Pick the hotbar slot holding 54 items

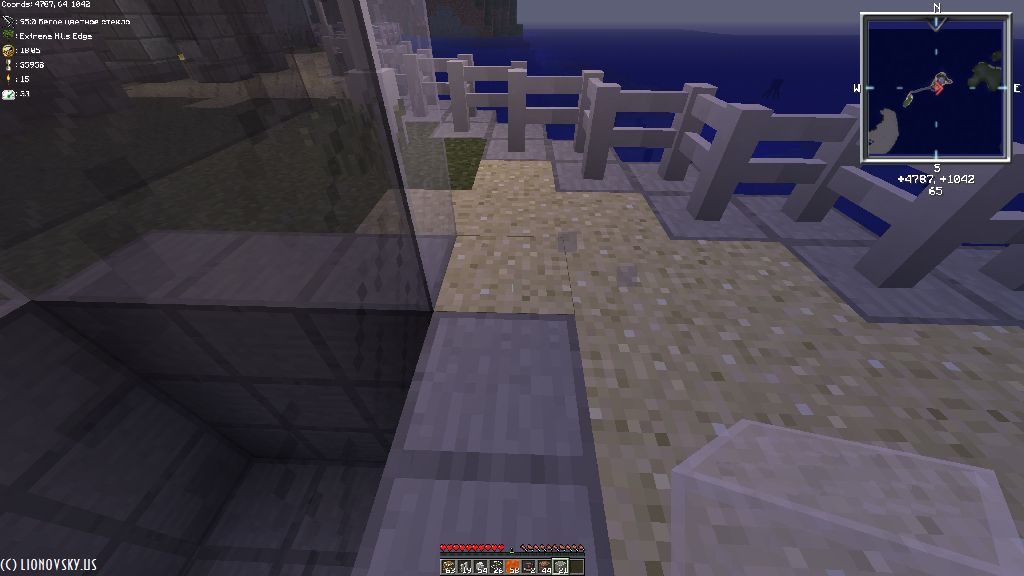tap(481, 567)
